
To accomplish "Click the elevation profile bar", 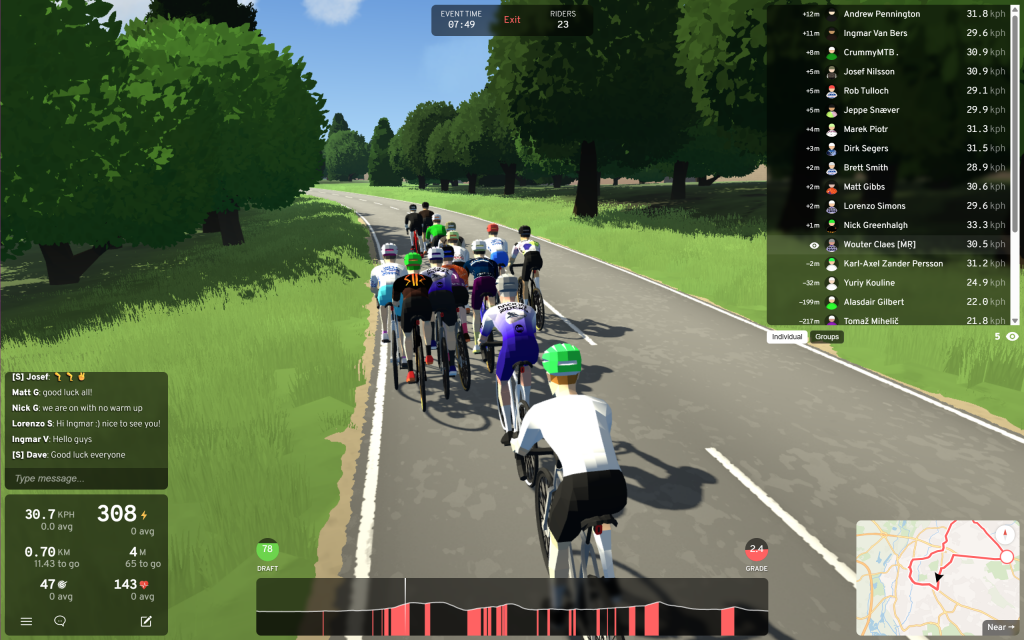I will [x=512, y=607].
